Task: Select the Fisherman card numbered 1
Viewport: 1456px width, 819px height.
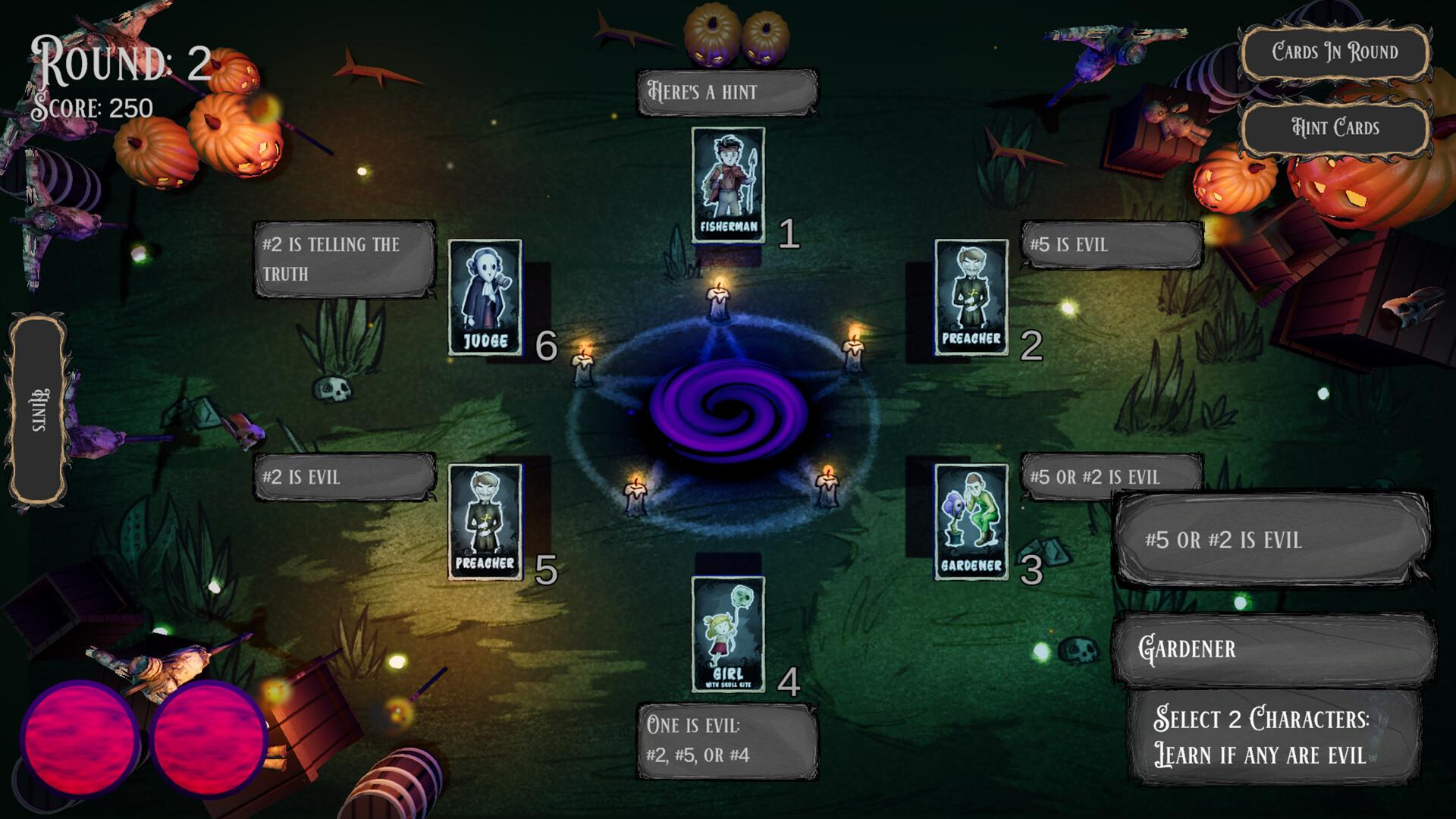Action: pyautogui.click(x=728, y=185)
